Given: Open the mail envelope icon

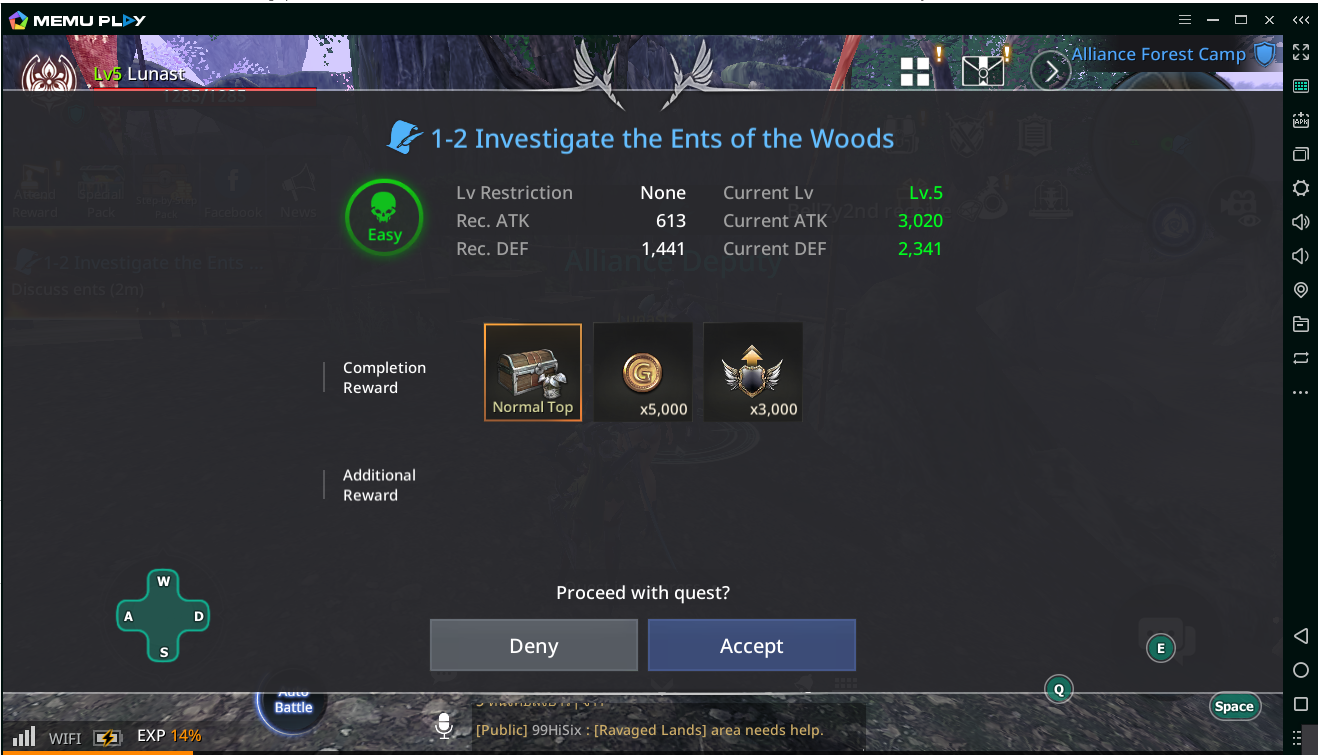Looking at the screenshot, I should pyautogui.click(x=982, y=70).
